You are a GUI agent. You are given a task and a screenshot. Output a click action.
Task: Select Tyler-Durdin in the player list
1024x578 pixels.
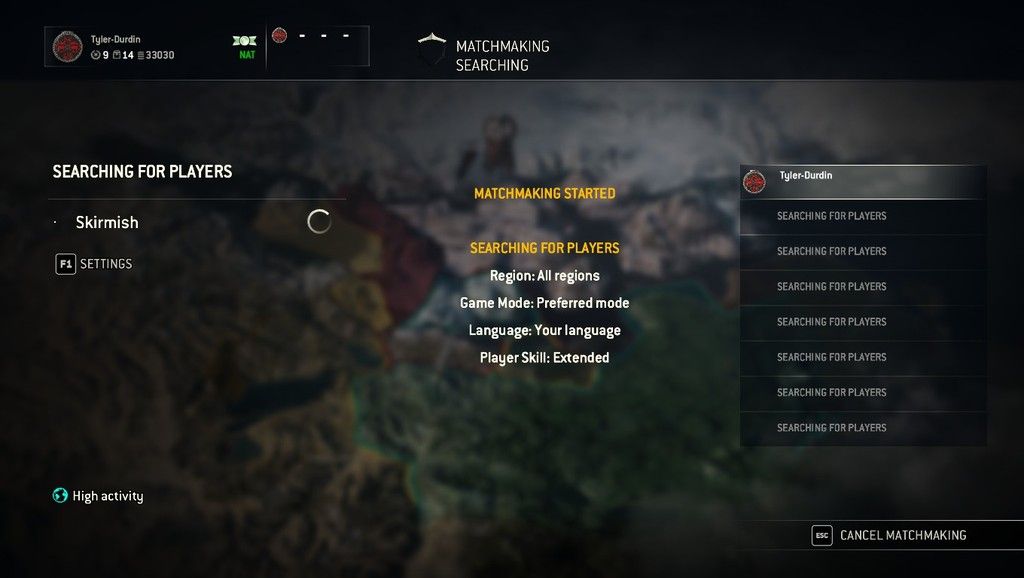point(863,181)
